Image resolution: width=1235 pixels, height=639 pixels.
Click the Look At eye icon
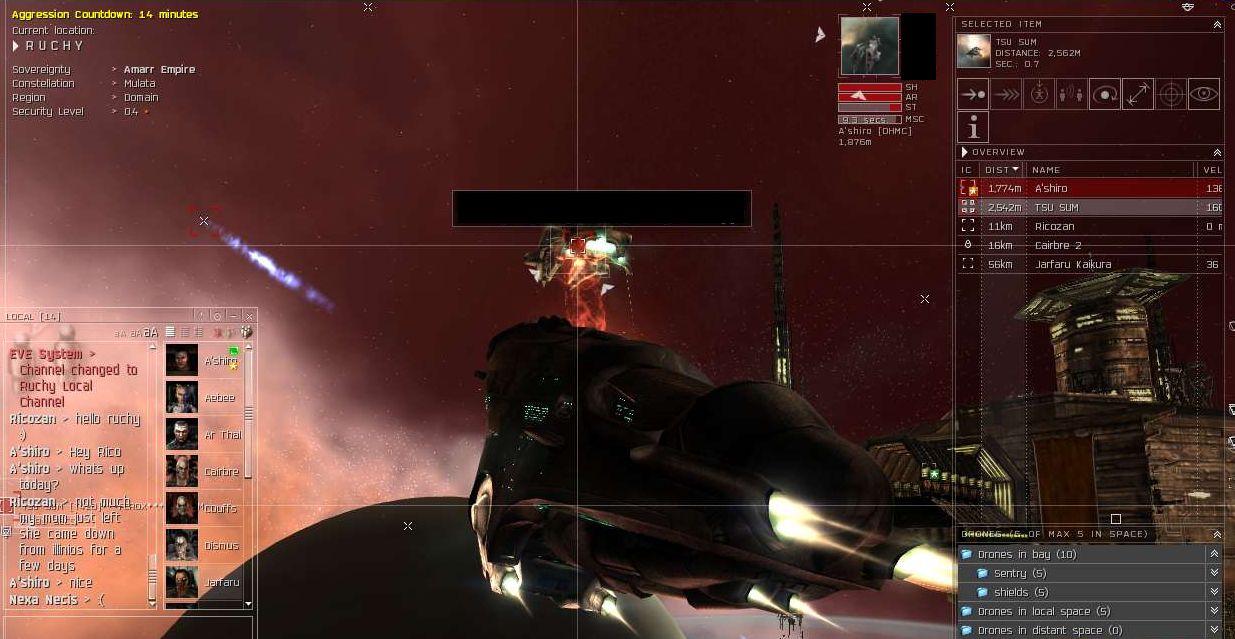(1204, 94)
